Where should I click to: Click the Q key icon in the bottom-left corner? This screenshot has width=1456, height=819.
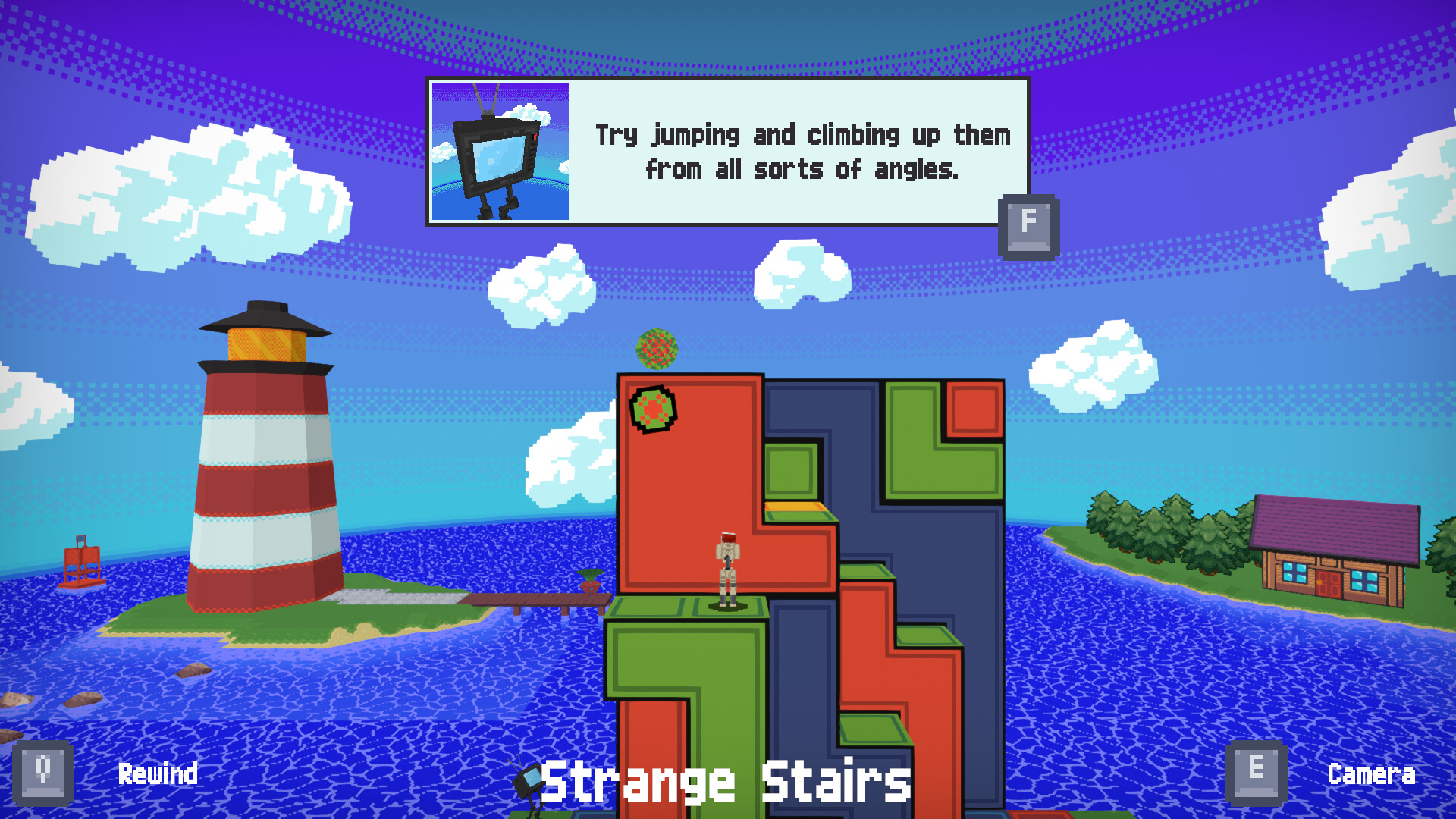(43, 772)
